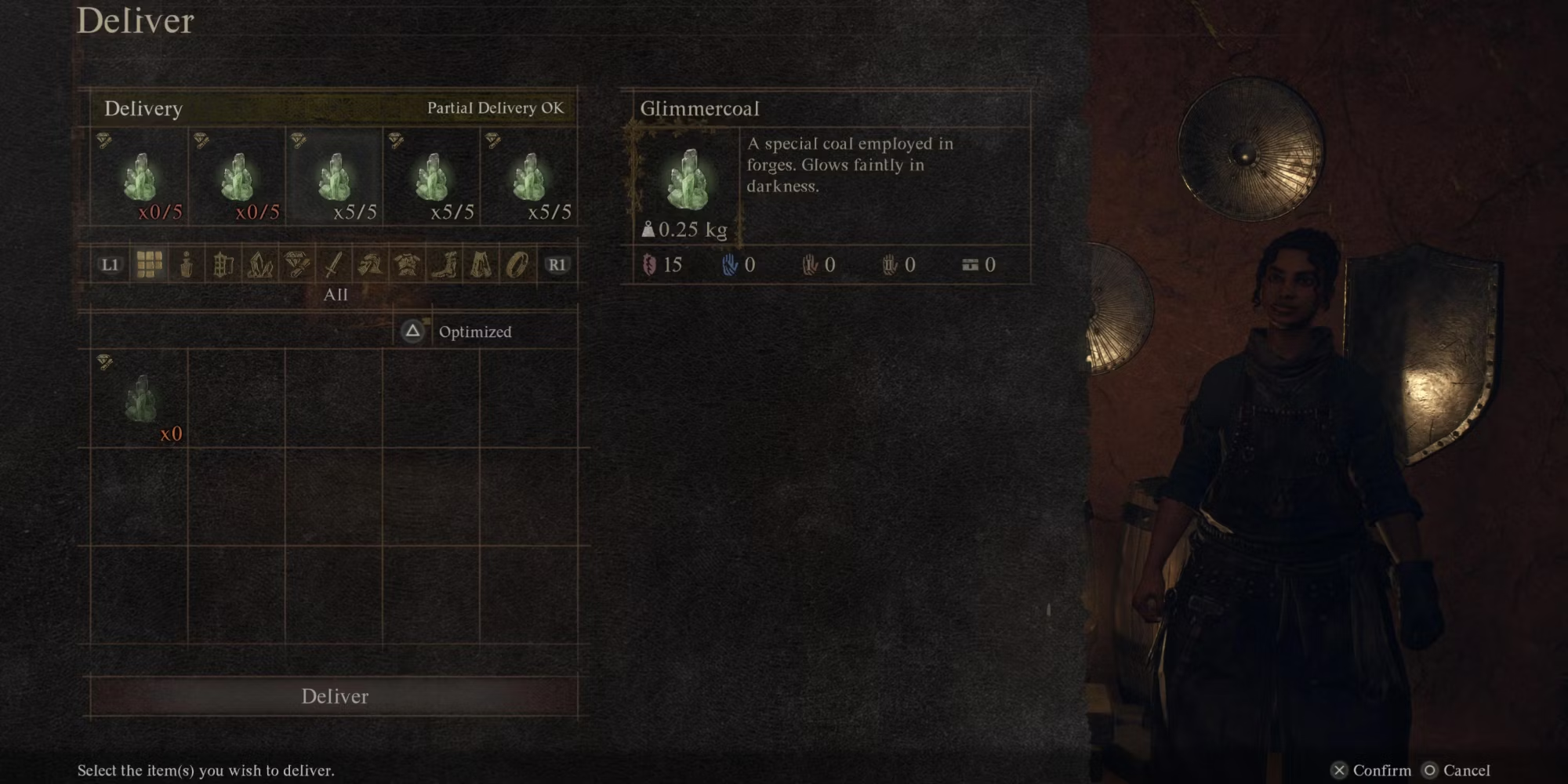Switch to the All items grid tab
The height and width of the screenshot is (784, 1568).
click(149, 265)
